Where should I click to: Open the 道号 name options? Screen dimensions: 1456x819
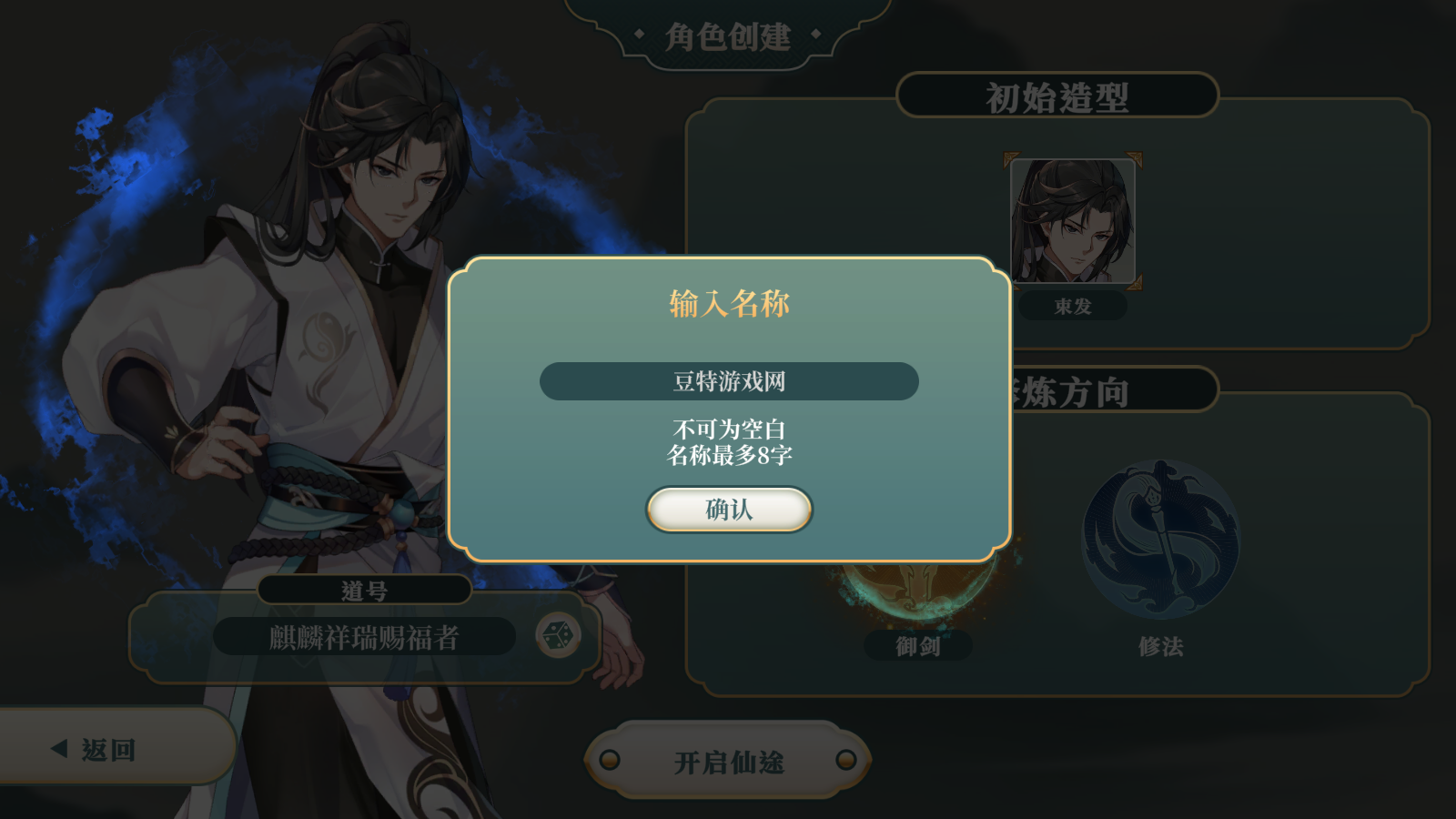[x=364, y=589]
